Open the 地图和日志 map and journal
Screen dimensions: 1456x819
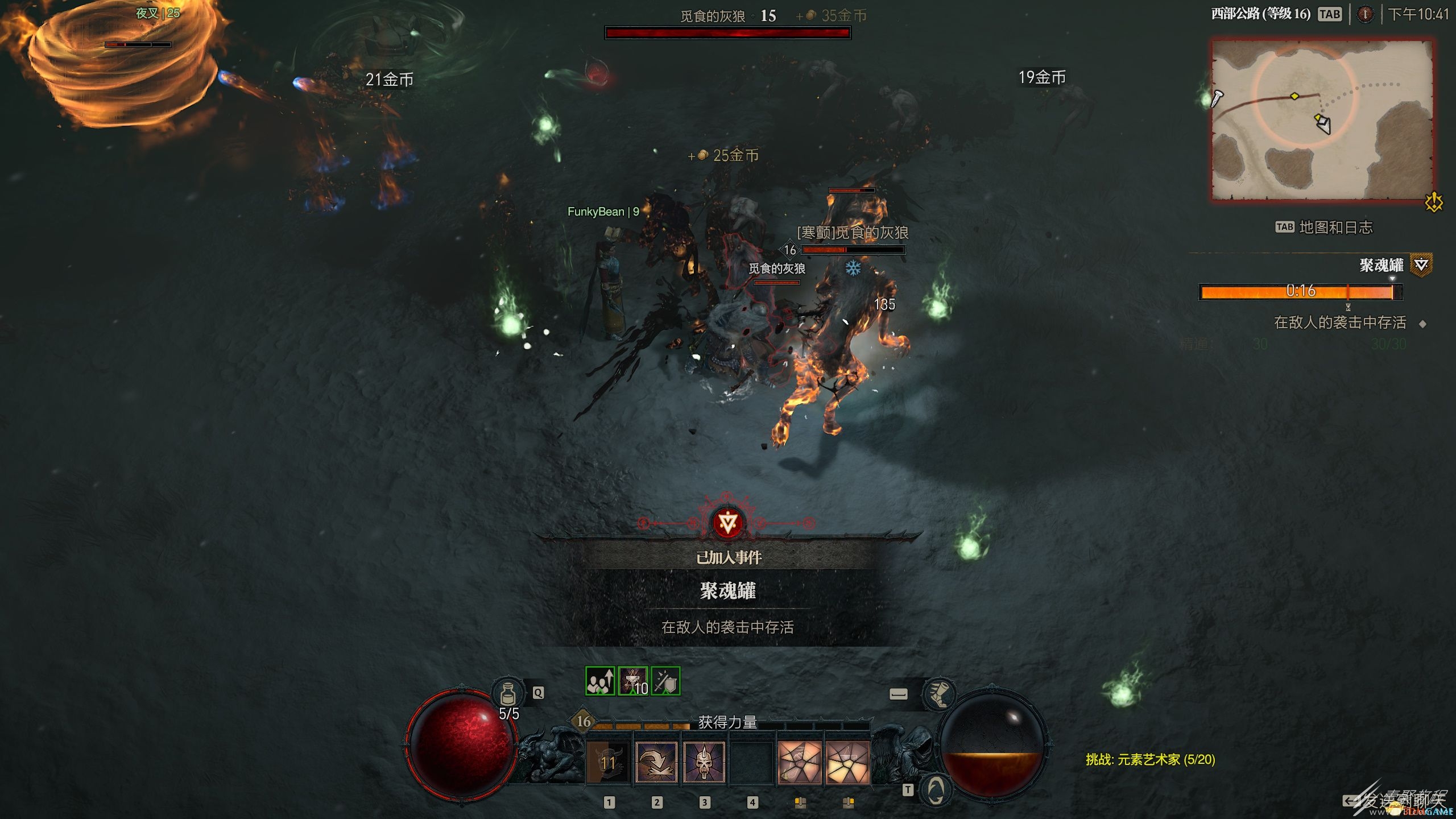[x=1335, y=227]
